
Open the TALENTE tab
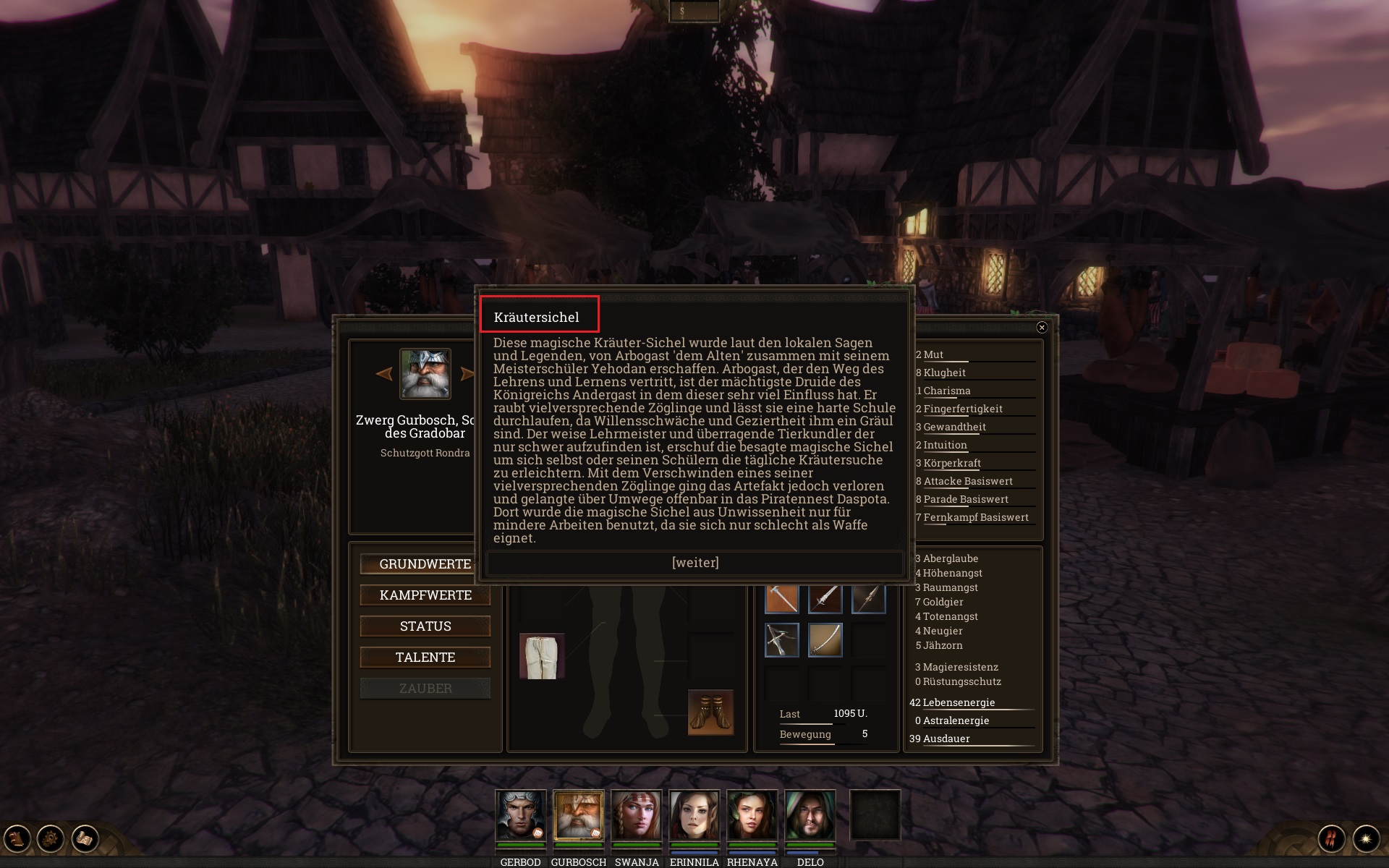[425, 658]
